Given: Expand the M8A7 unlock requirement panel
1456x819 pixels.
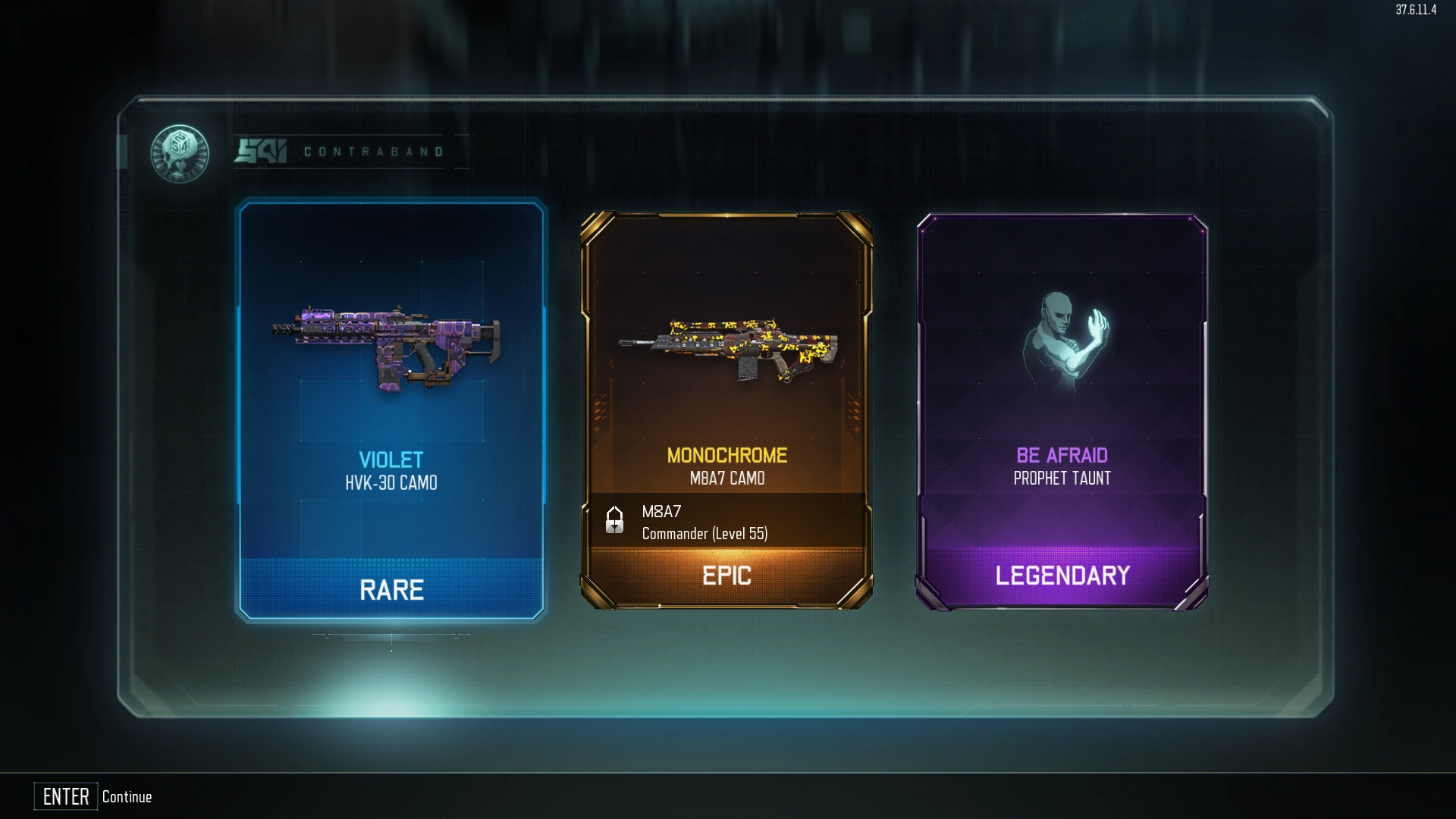Looking at the screenshot, I should point(726,522).
